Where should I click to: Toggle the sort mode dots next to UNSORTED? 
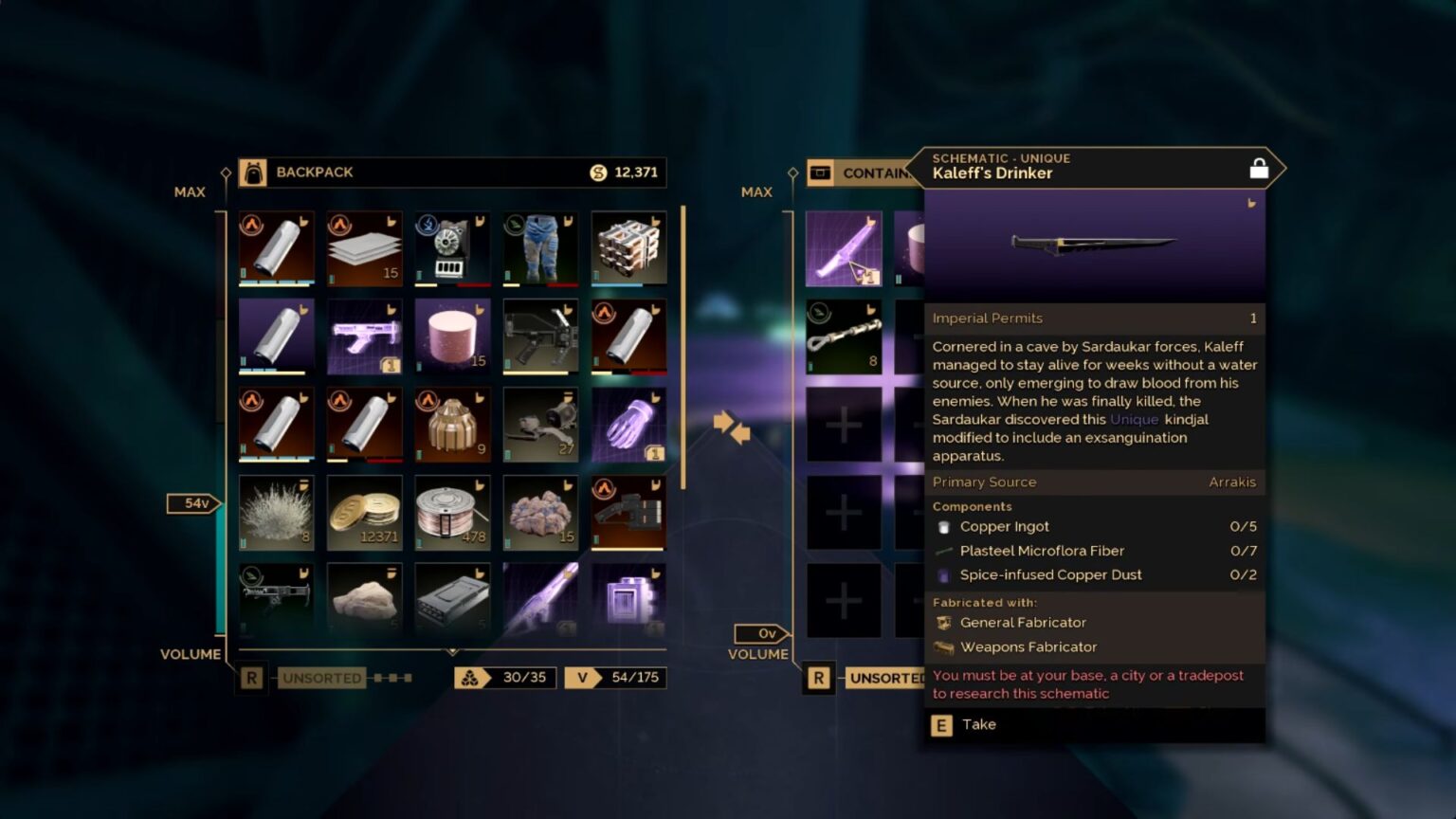point(391,678)
